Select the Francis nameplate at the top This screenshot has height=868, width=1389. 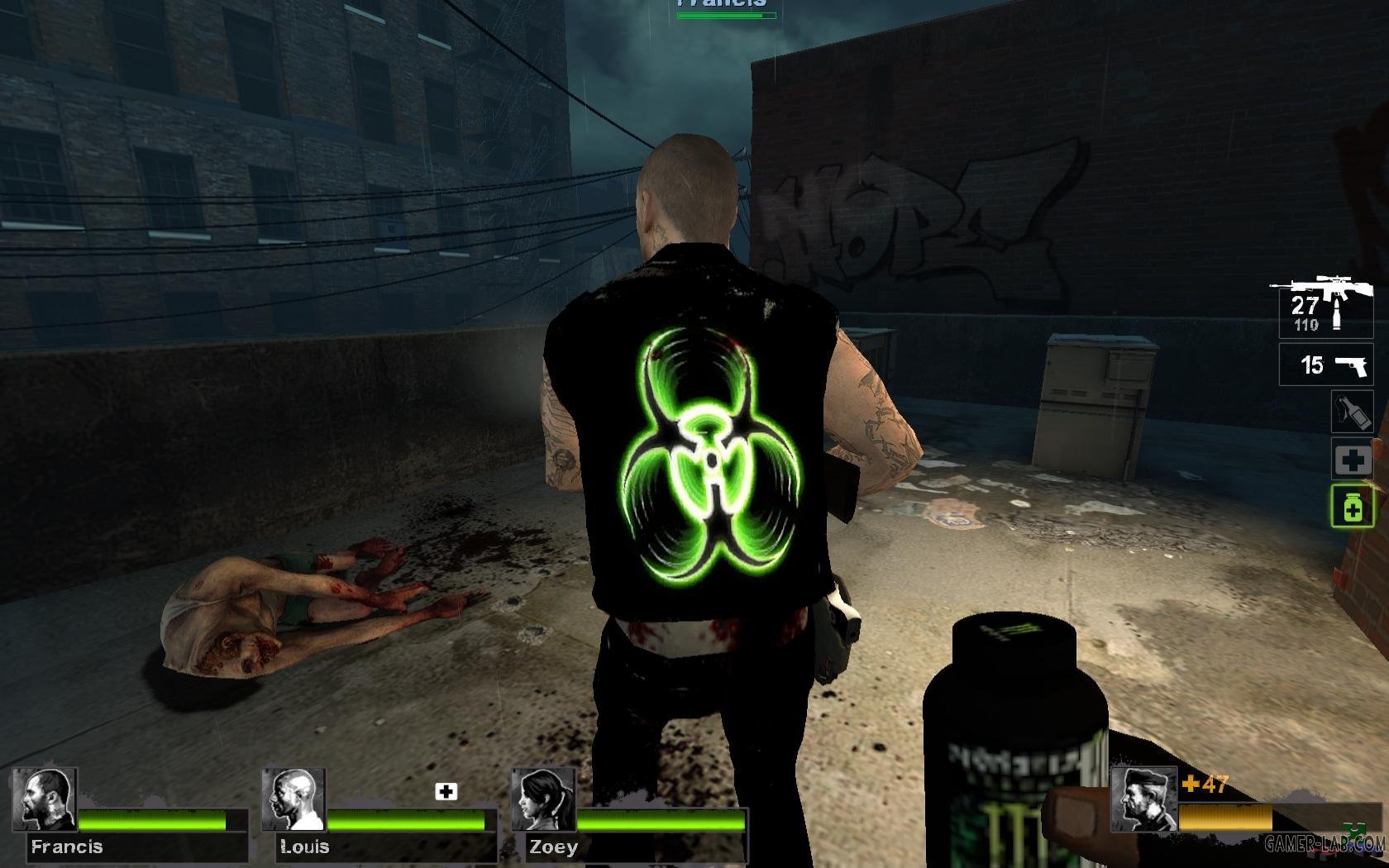pyautogui.click(x=723, y=5)
